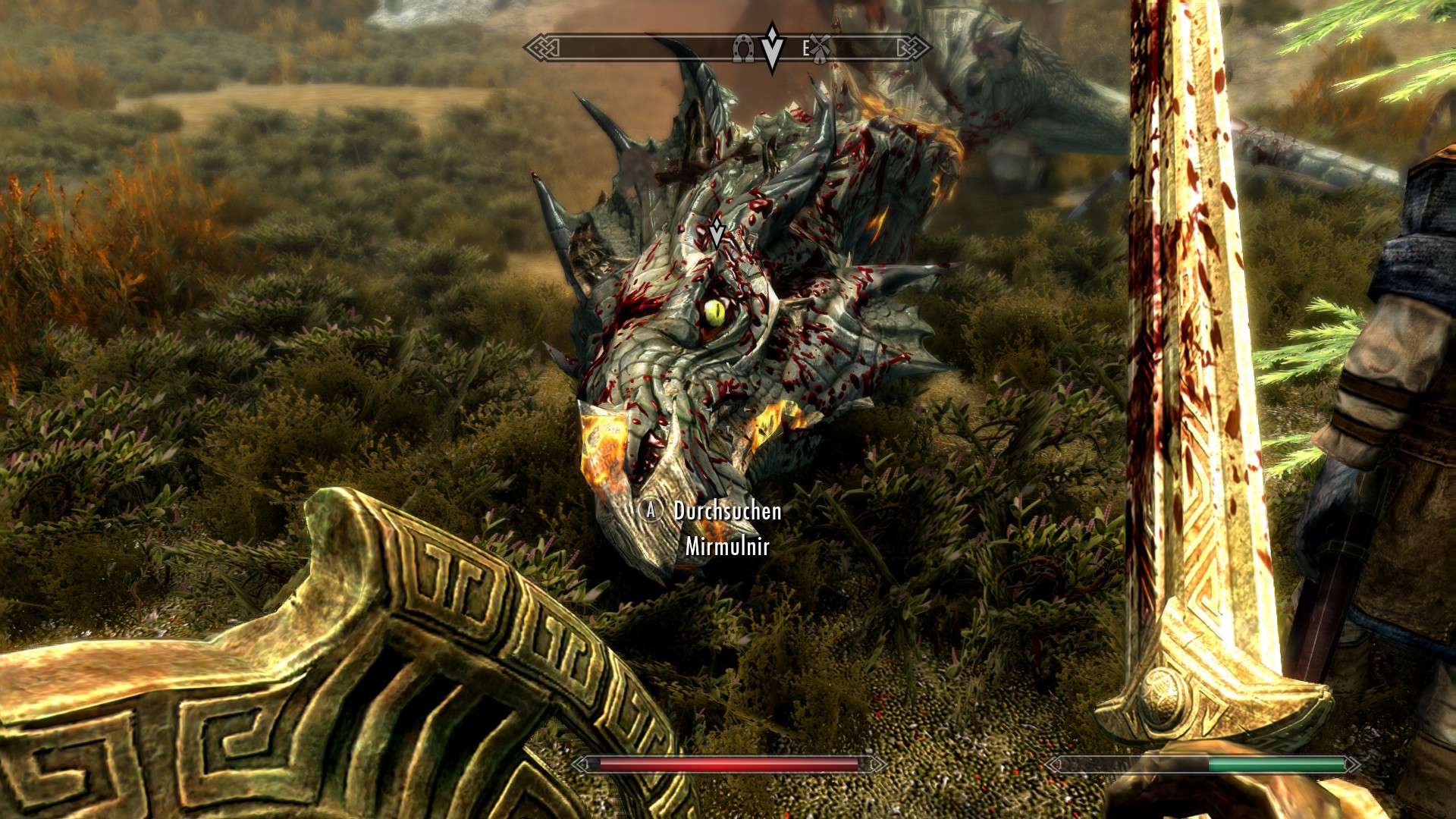Click the quest arrow marker on the compass

[x=772, y=47]
